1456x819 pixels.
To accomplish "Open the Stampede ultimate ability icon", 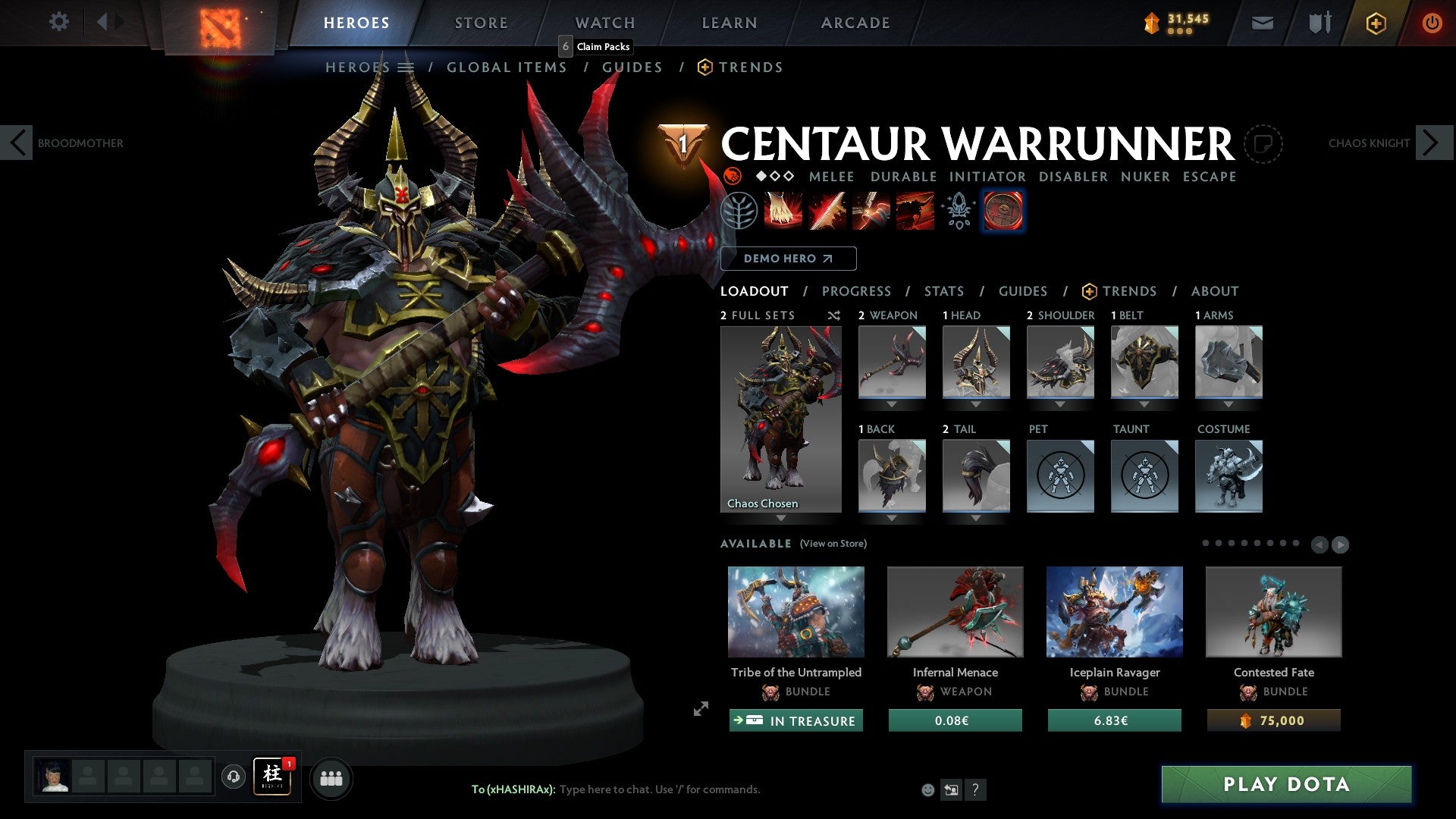I will coord(914,211).
